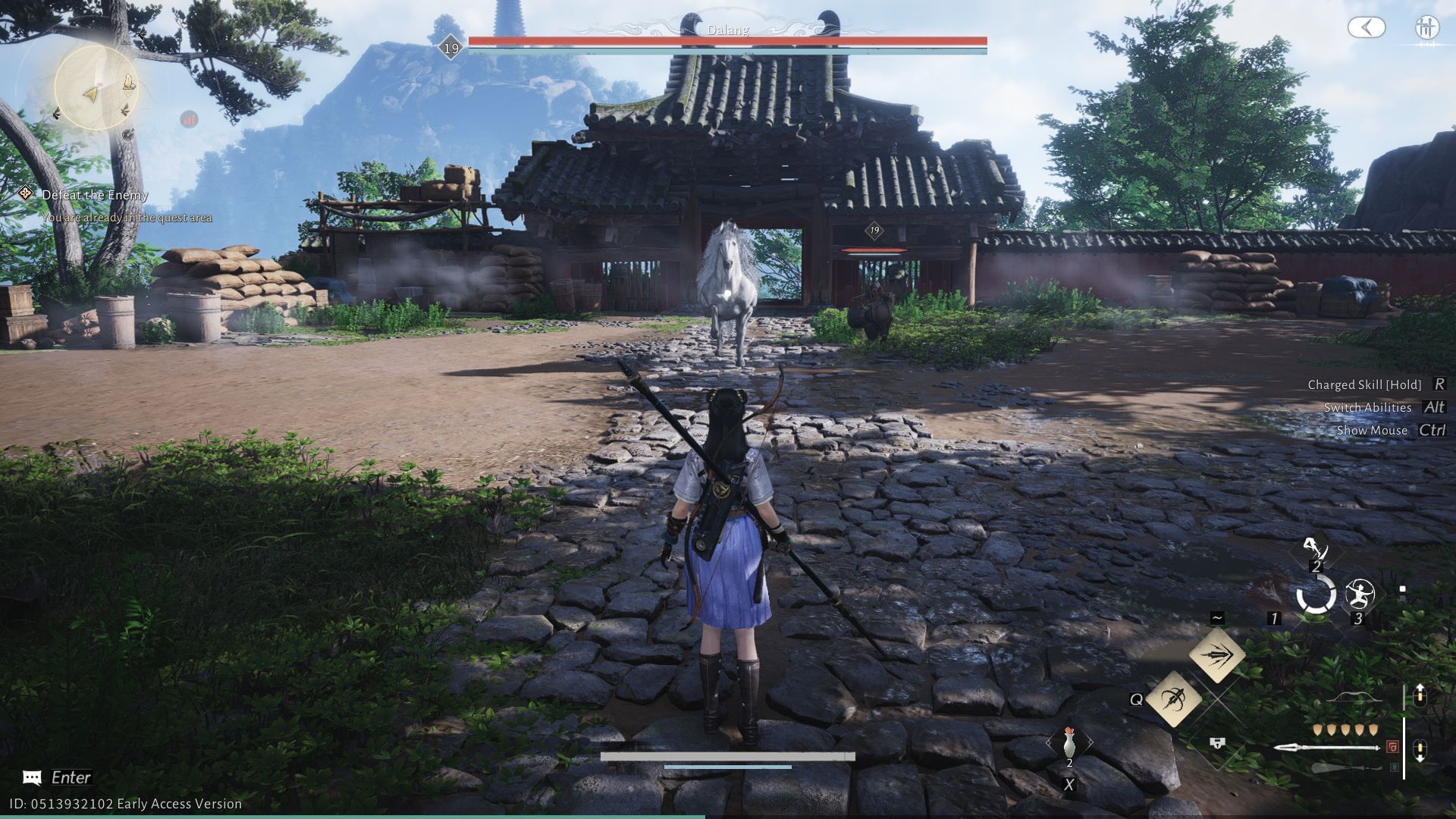Open the quest tracker entry Defeat the Enemy
The image size is (1456, 819).
coord(96,195)
